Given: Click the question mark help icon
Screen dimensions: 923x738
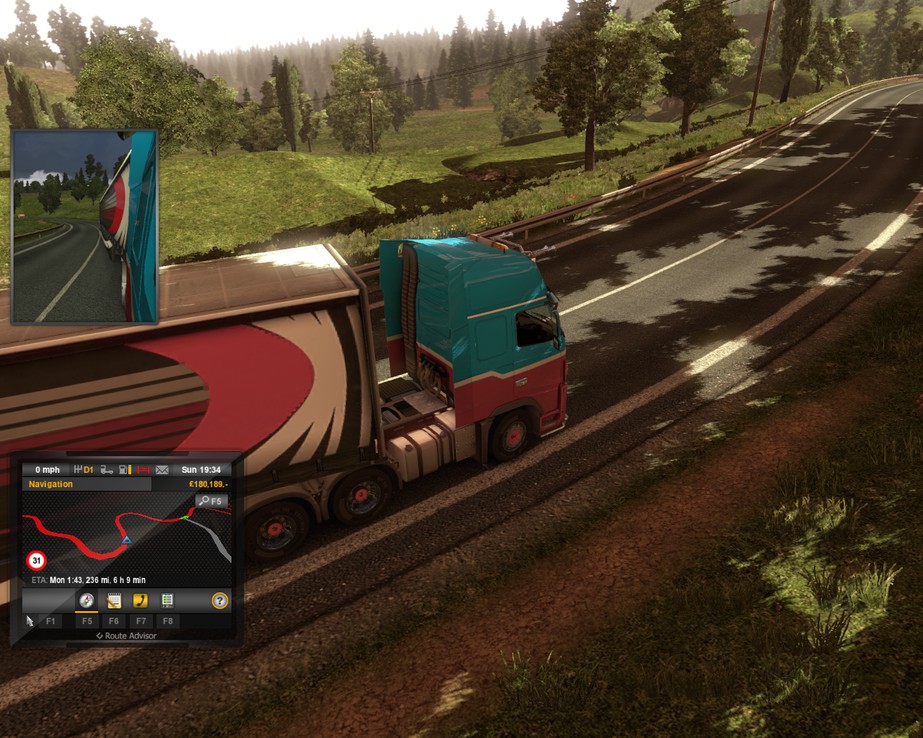Looking at the screenshot, I should pos(220,600).
